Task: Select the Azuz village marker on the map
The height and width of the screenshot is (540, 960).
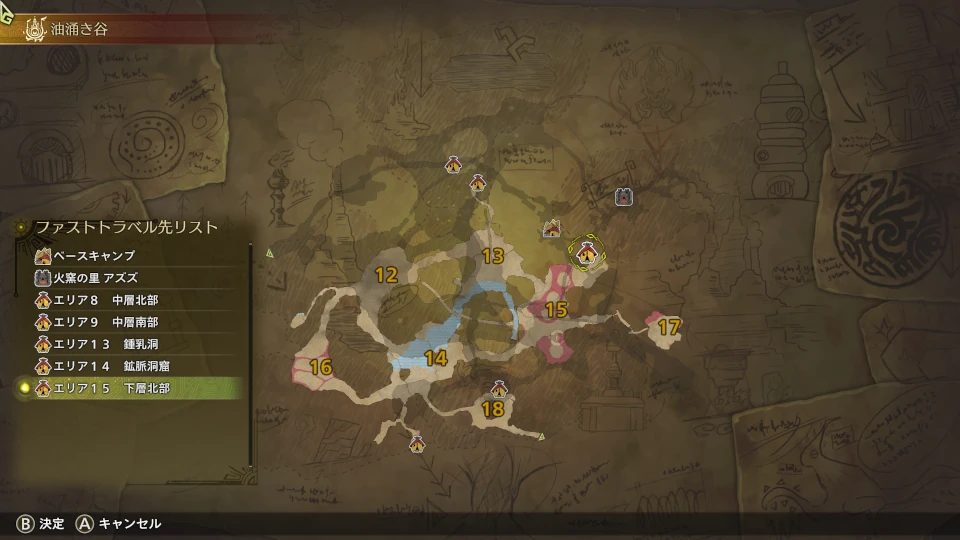Action: pyautogui.click(x=623, y=197)
